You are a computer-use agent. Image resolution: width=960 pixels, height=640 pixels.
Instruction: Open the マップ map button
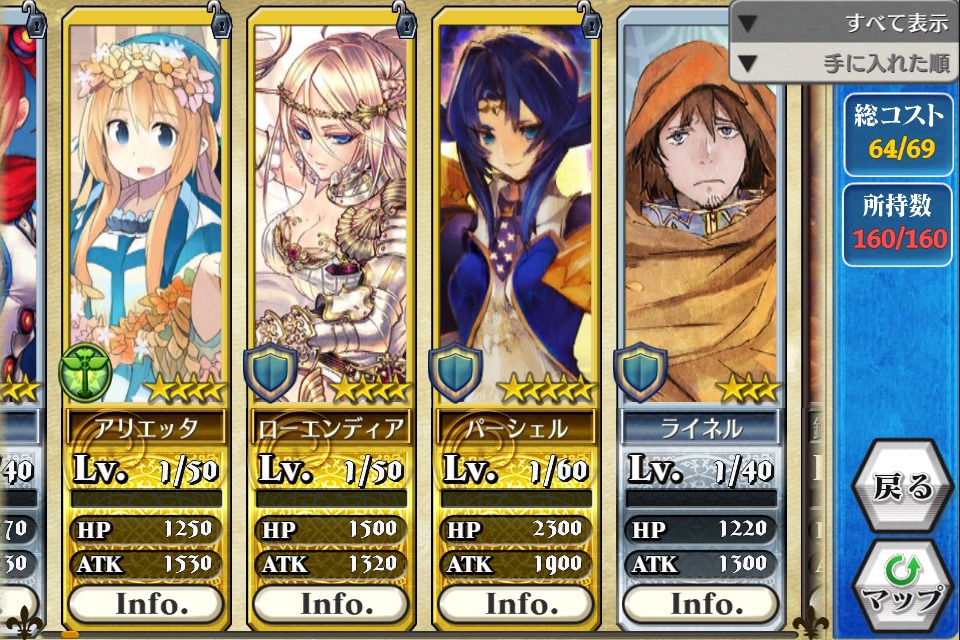[x=903, y=585]
